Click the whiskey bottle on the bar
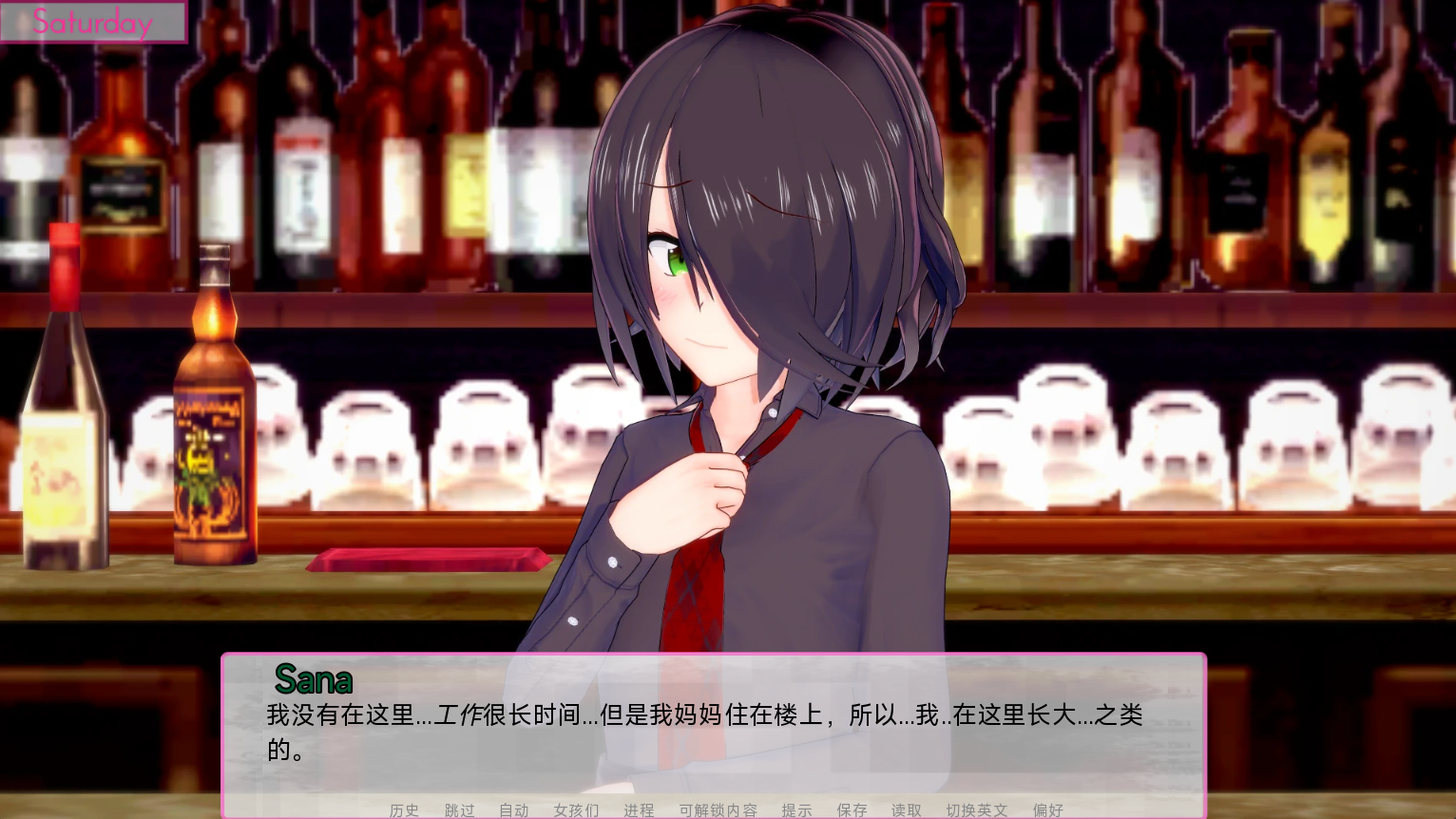This screenshot has height=819, width=1456. click(x=216, y=409)
